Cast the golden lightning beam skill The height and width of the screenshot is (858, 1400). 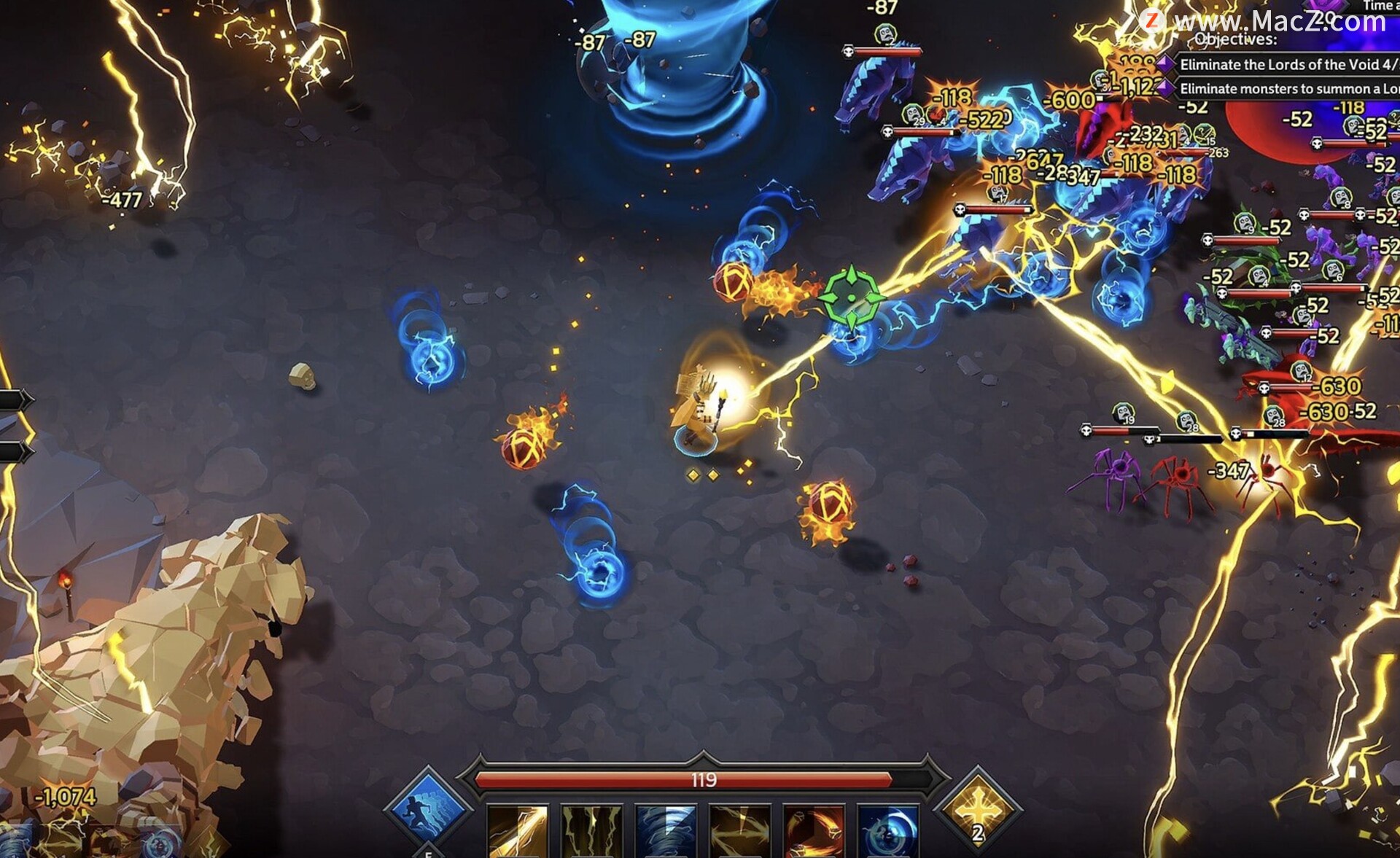(517, 831)
